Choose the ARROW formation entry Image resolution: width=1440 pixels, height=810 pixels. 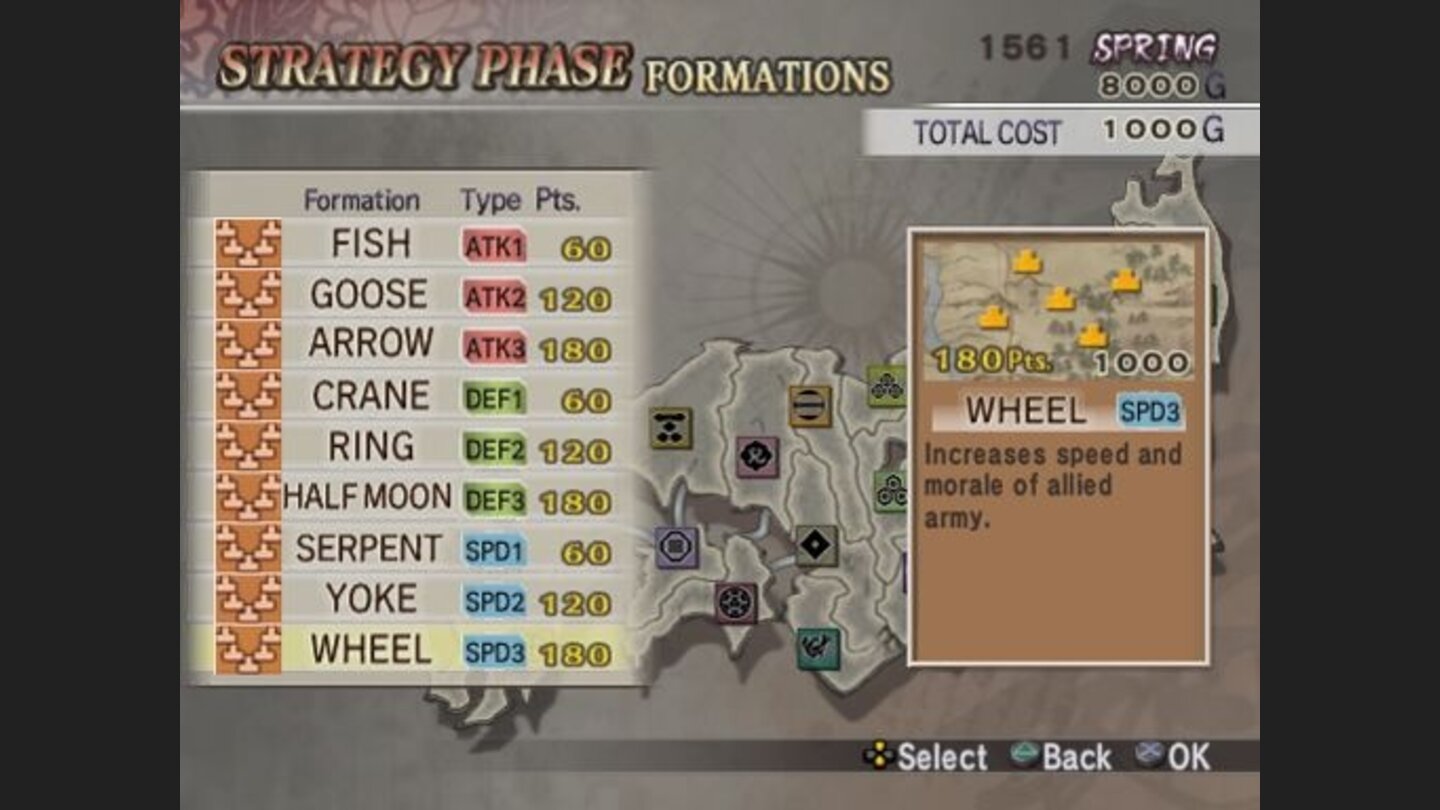(371, 344)
